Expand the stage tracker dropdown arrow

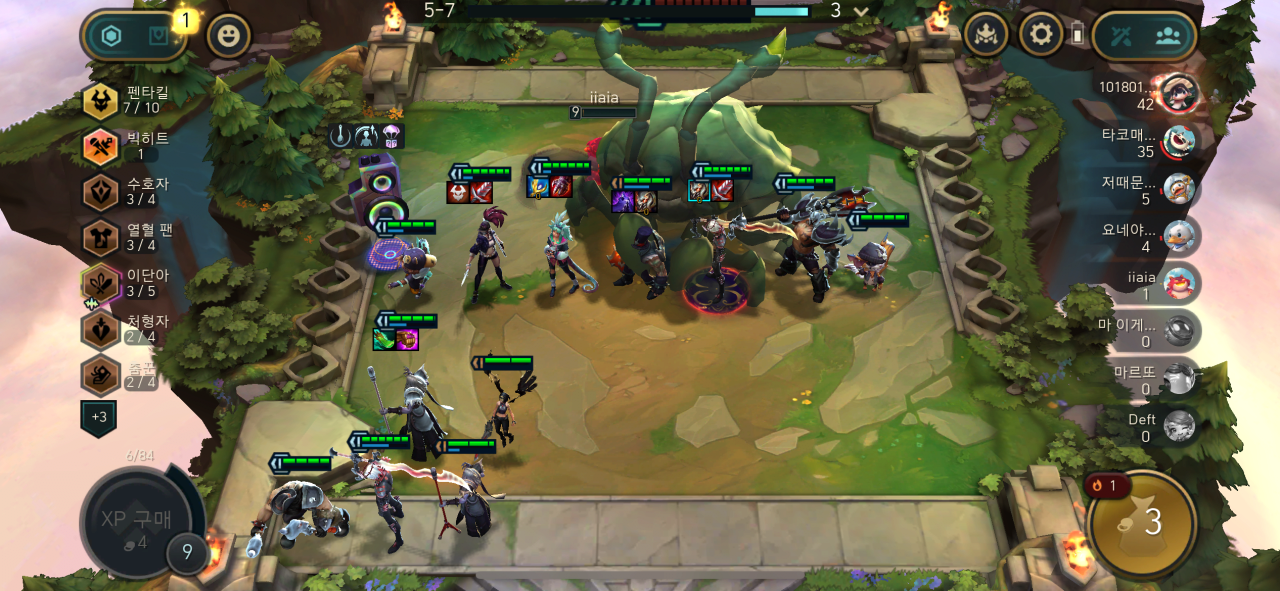(x=859, y=11)
